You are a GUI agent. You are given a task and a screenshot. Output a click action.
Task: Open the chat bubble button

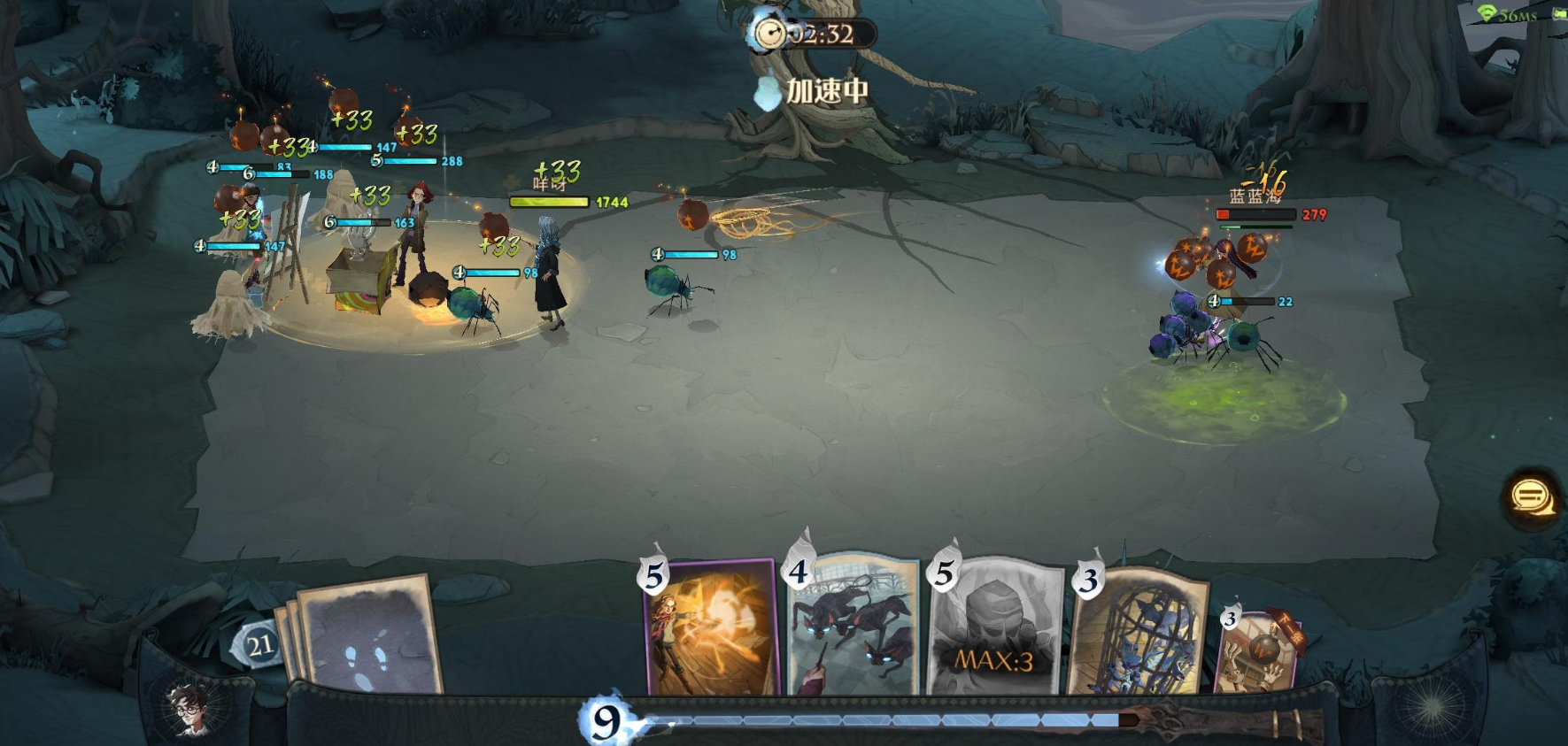pos(1531,497)
